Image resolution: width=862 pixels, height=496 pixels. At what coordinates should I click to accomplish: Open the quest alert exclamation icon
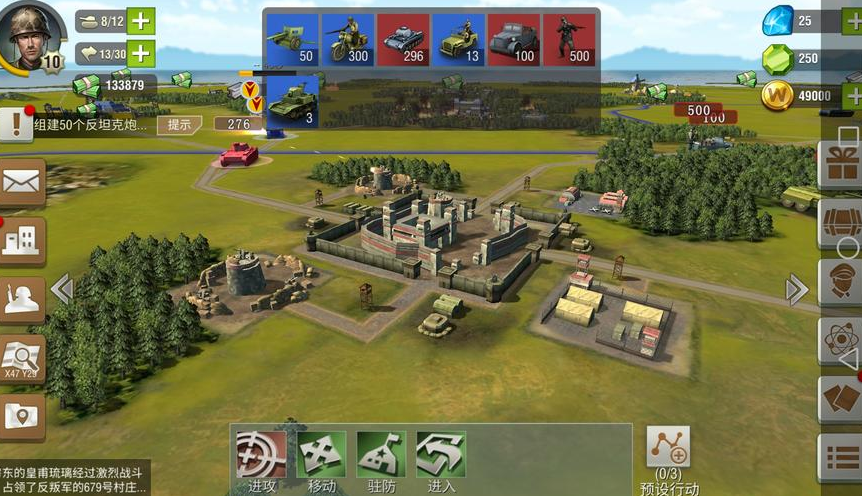(x=15, y=124)
